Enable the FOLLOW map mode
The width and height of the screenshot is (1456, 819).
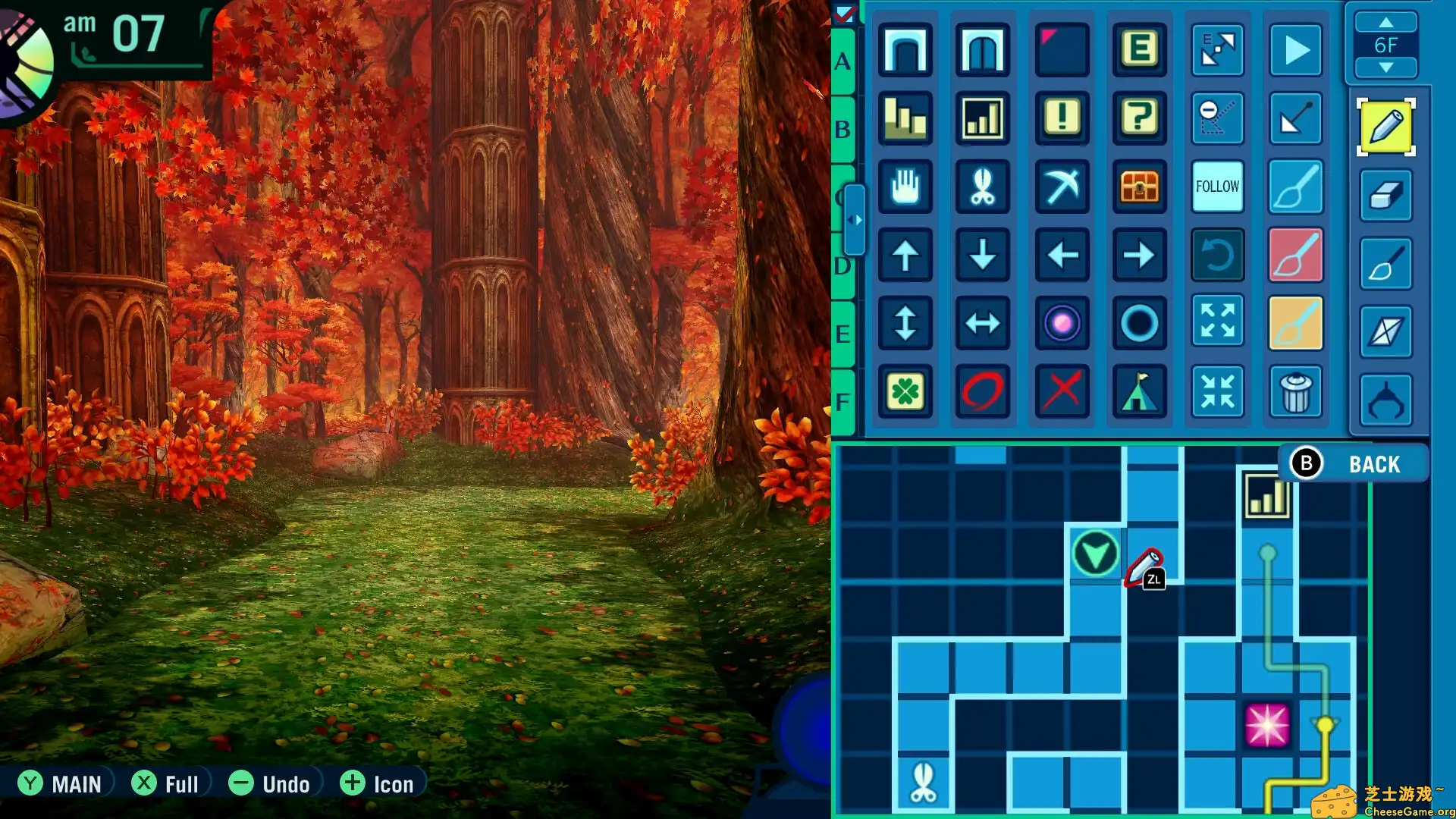pyautogui.click(x=1217, y=186)
